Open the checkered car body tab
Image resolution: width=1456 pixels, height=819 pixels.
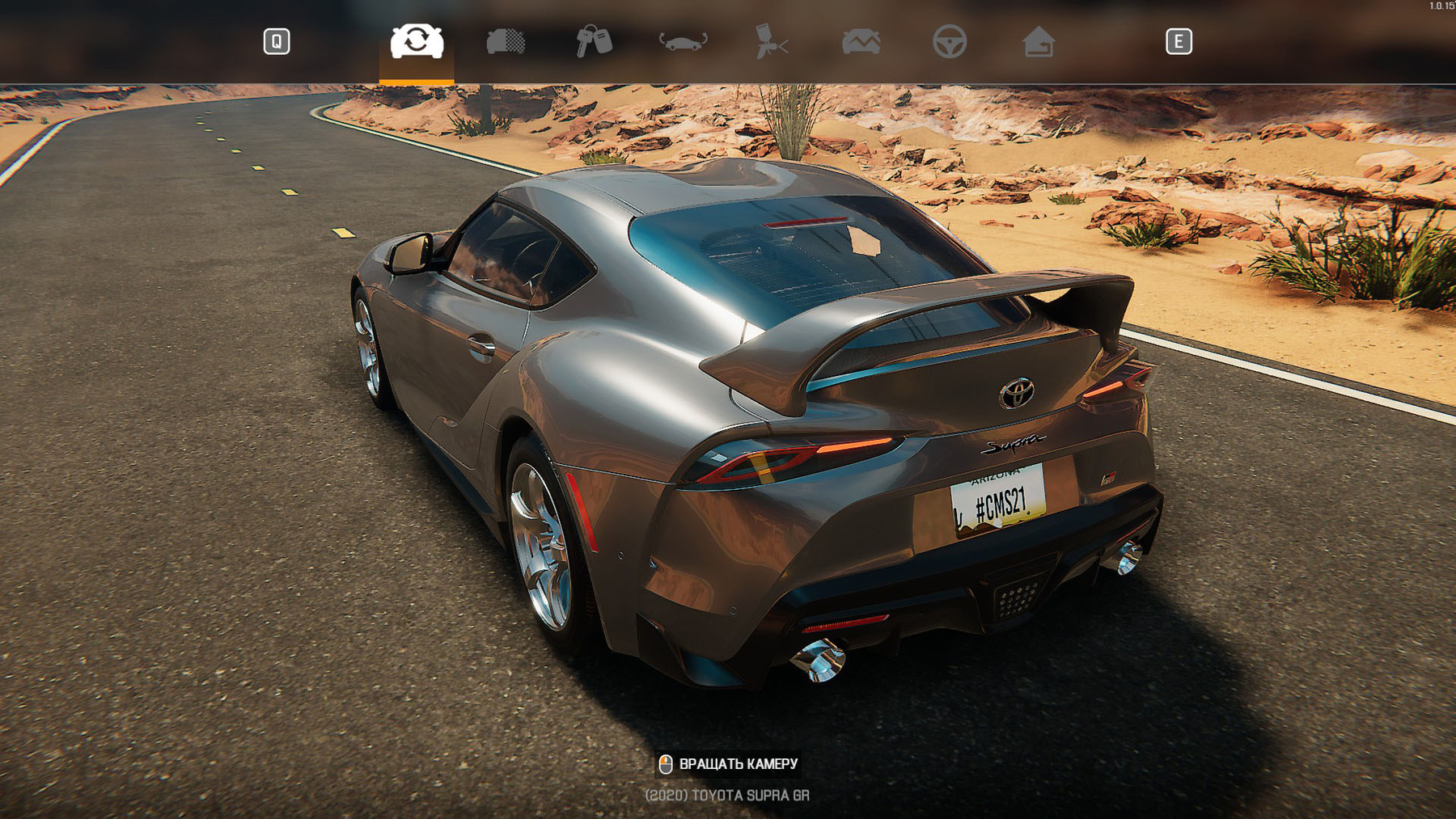(506, 41)
